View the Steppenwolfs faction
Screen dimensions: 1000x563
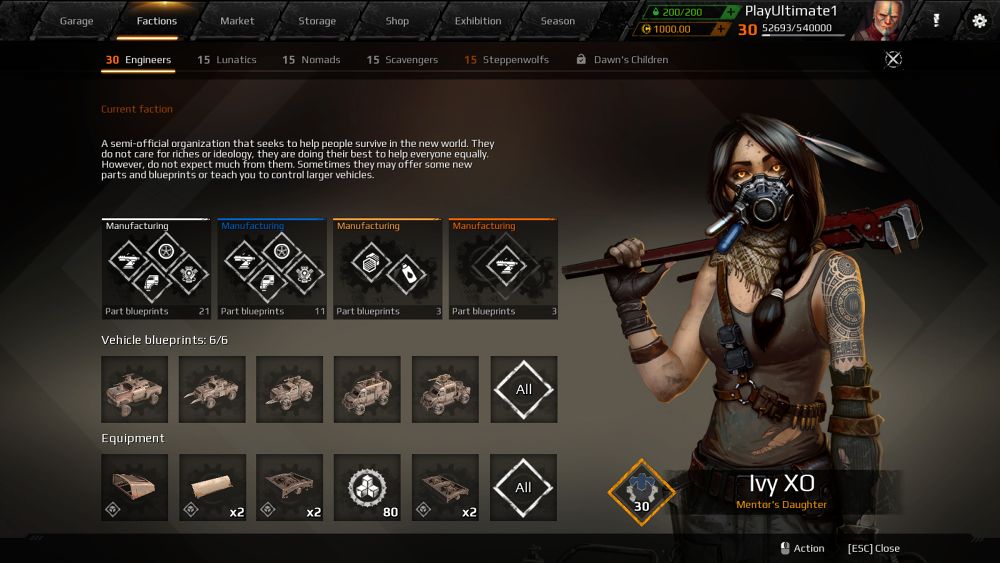(506, 60)
